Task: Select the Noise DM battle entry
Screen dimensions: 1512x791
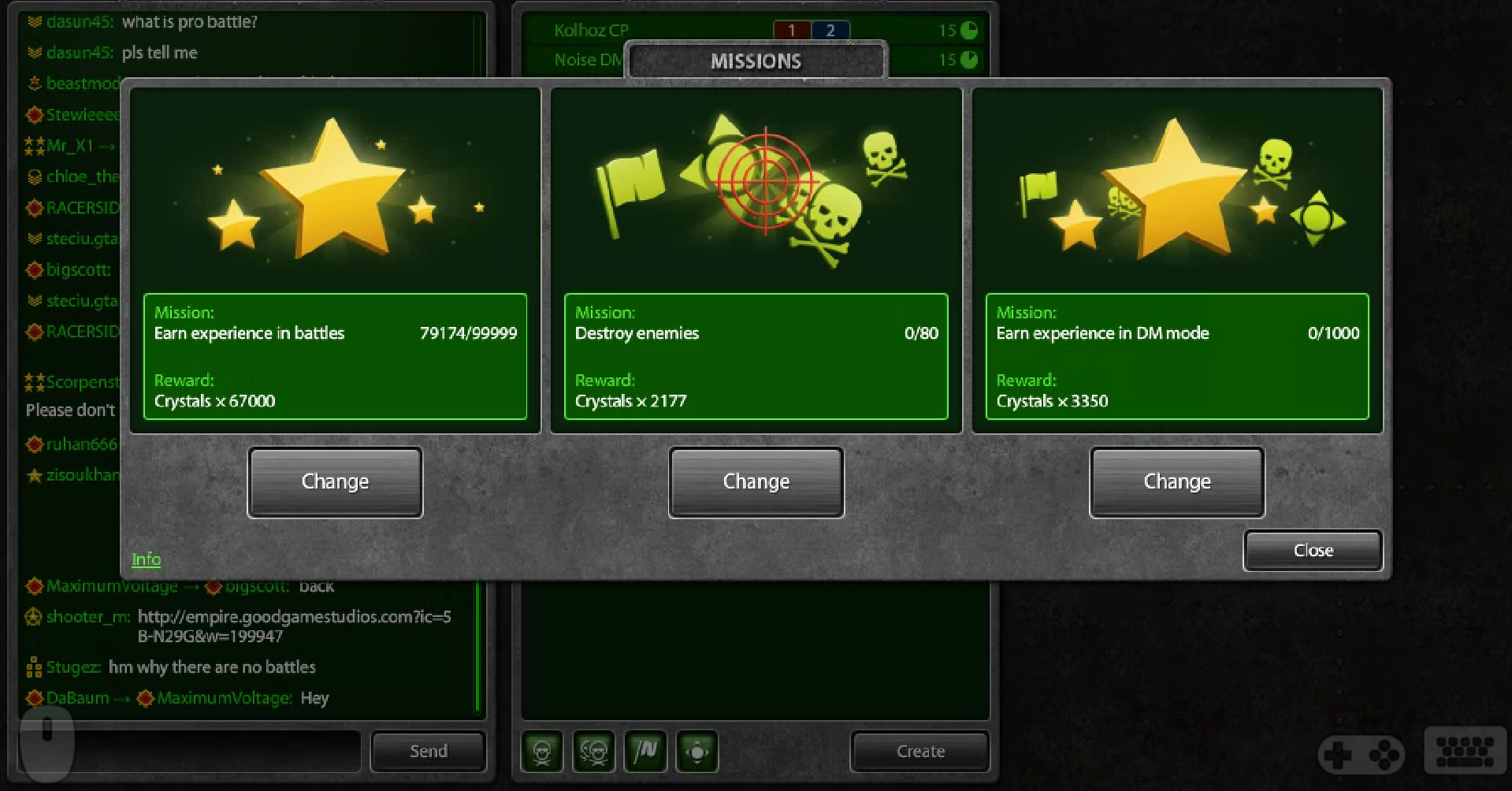Action: point(585,59)
